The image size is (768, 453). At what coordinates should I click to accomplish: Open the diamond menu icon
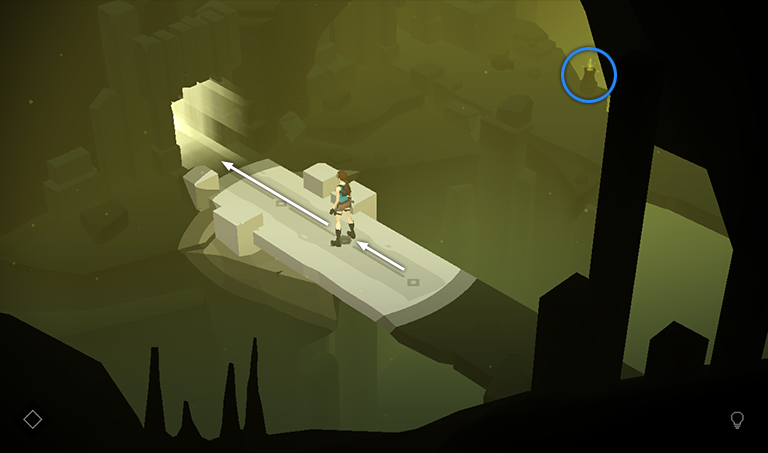(x=33, y=419)
